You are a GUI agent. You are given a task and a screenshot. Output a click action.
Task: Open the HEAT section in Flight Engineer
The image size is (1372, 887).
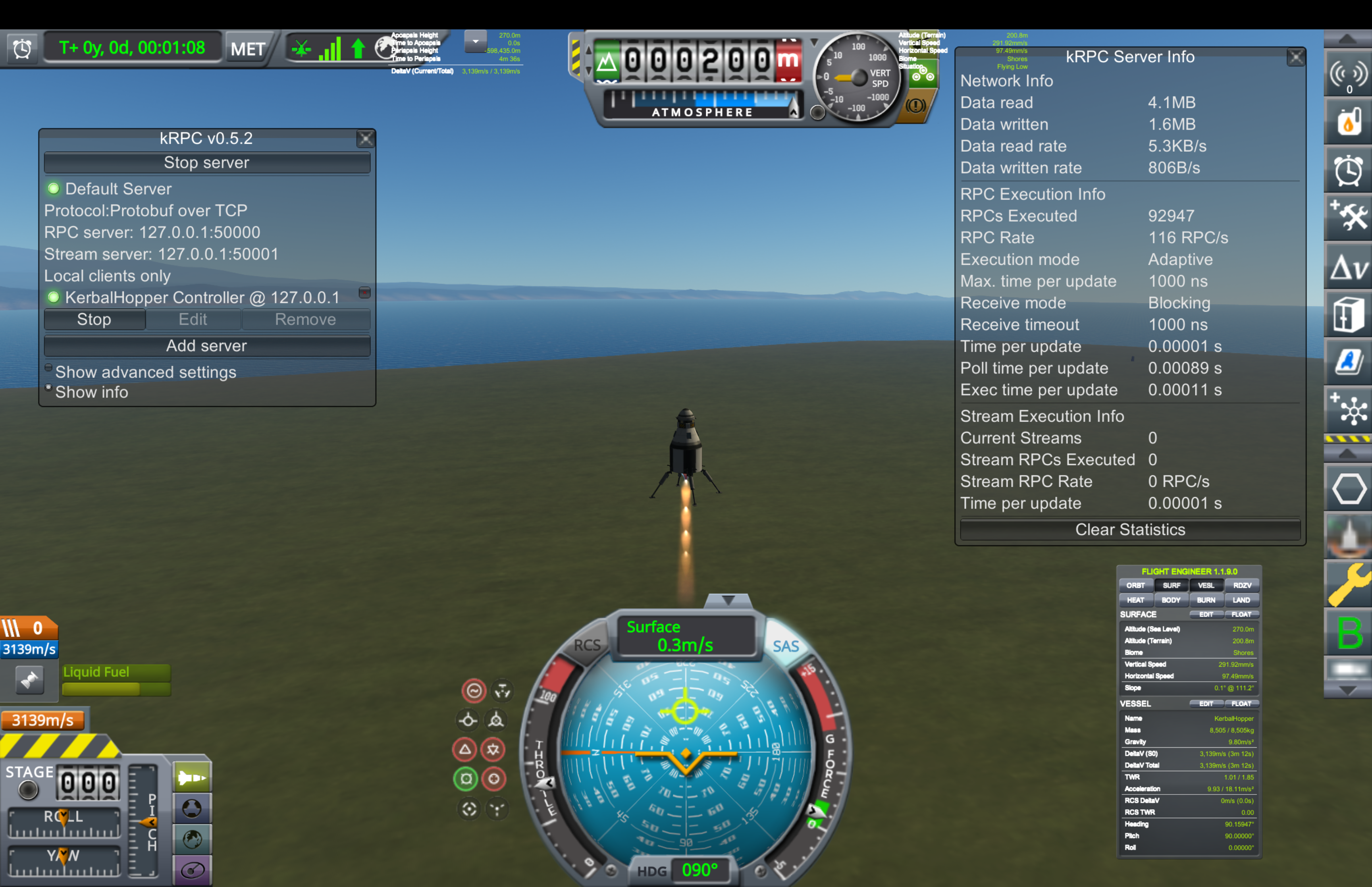point(1135,600)
